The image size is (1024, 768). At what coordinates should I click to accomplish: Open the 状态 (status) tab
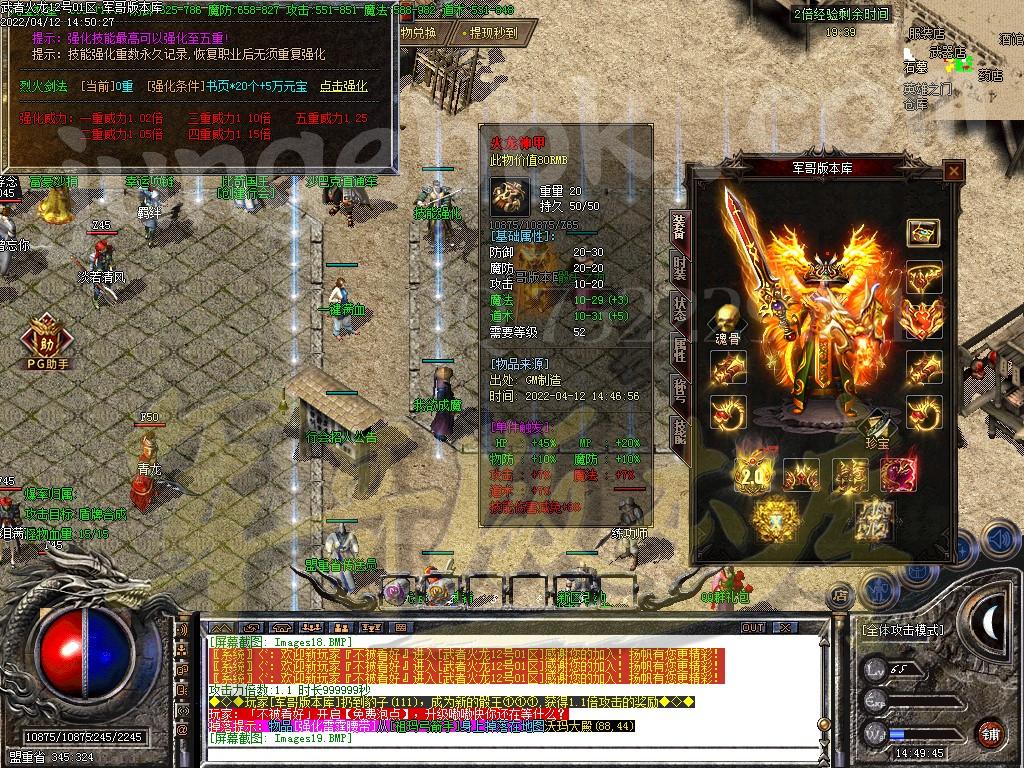coord(680,311)
